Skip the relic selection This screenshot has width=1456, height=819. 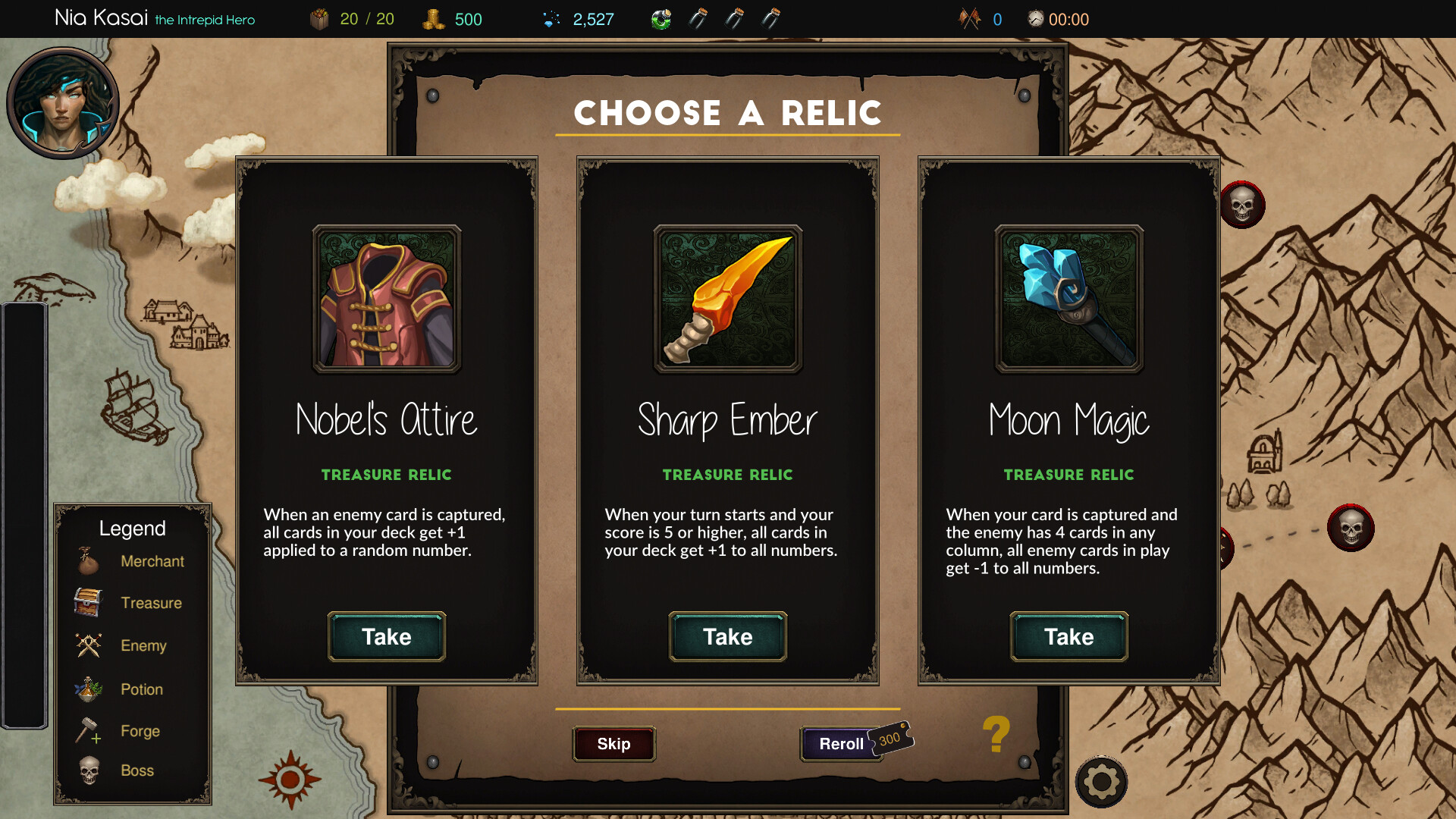pos(613,744)
